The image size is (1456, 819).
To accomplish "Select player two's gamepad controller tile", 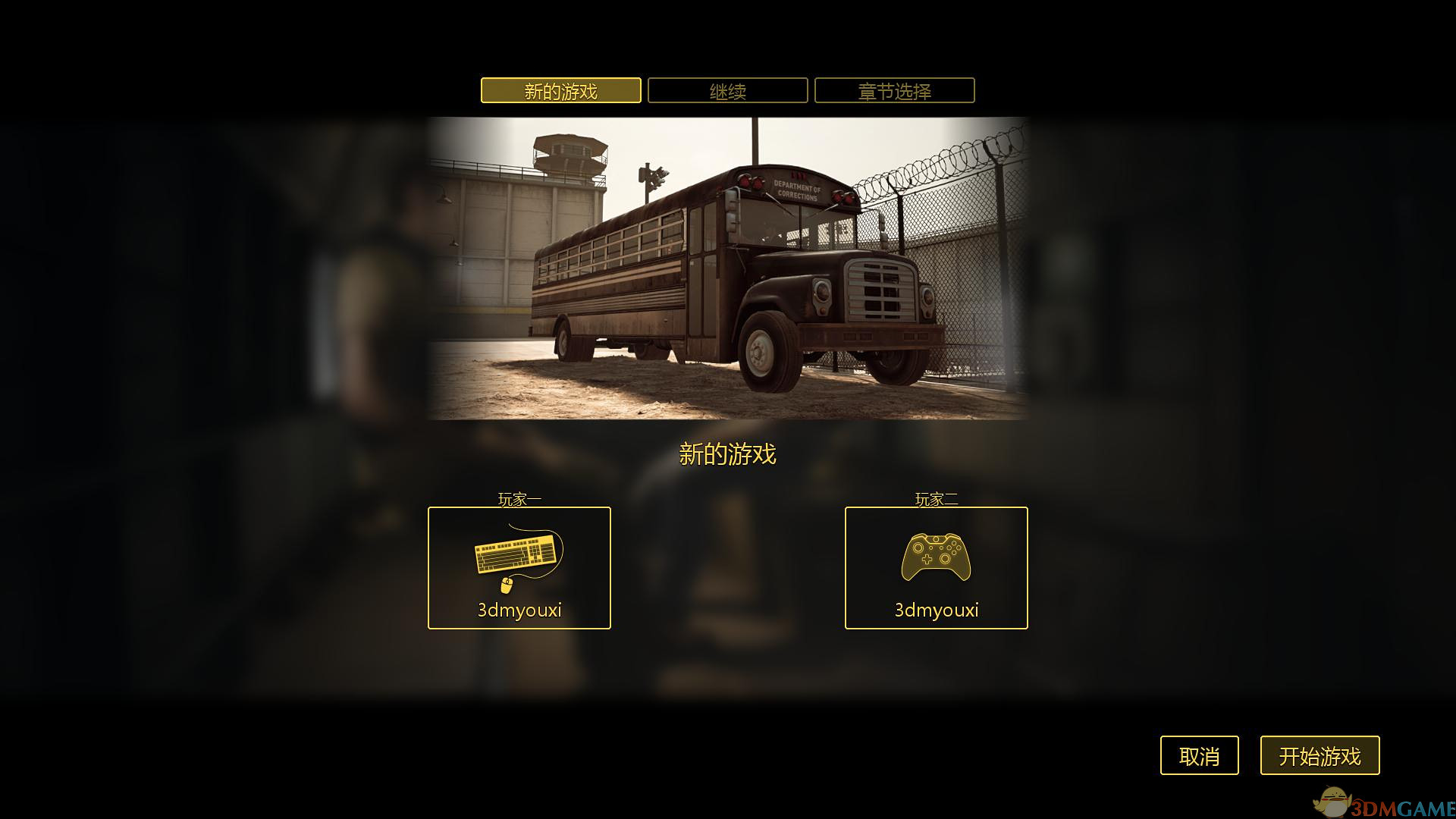I will tap(936, 568).
